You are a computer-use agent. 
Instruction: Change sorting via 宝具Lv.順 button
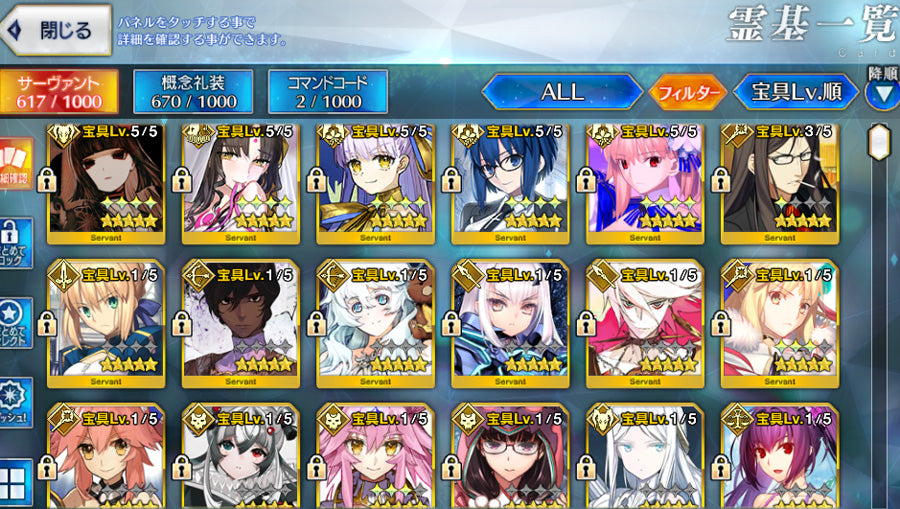coord(795,92)
